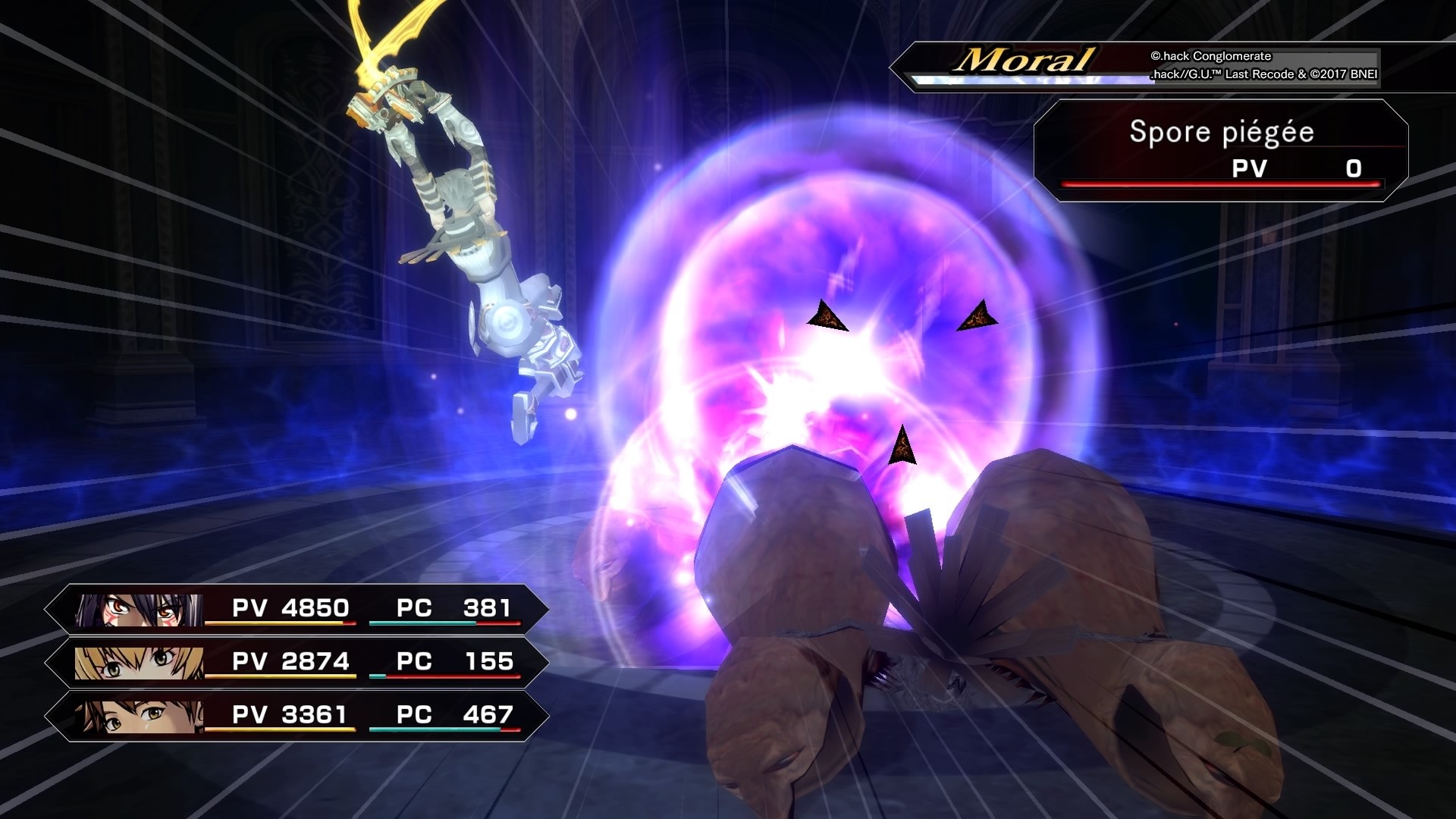Viewport: 1456px width, 819px height.
Task: Target the Spore piégée enemy nameplate
Action: (x=1221, y=130)
